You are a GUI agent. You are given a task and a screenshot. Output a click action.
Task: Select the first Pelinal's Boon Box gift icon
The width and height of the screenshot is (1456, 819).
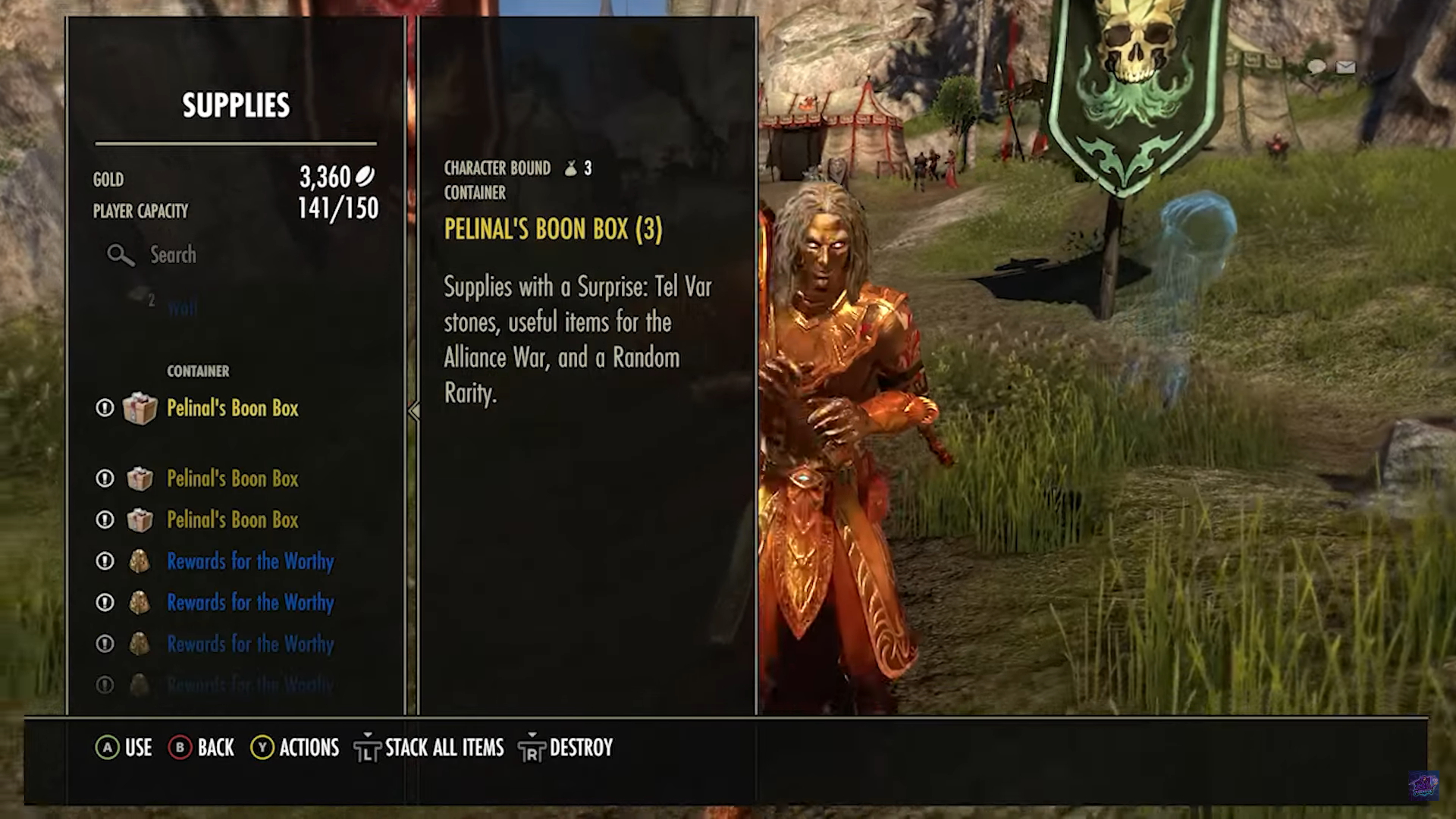tap(141, 408)
